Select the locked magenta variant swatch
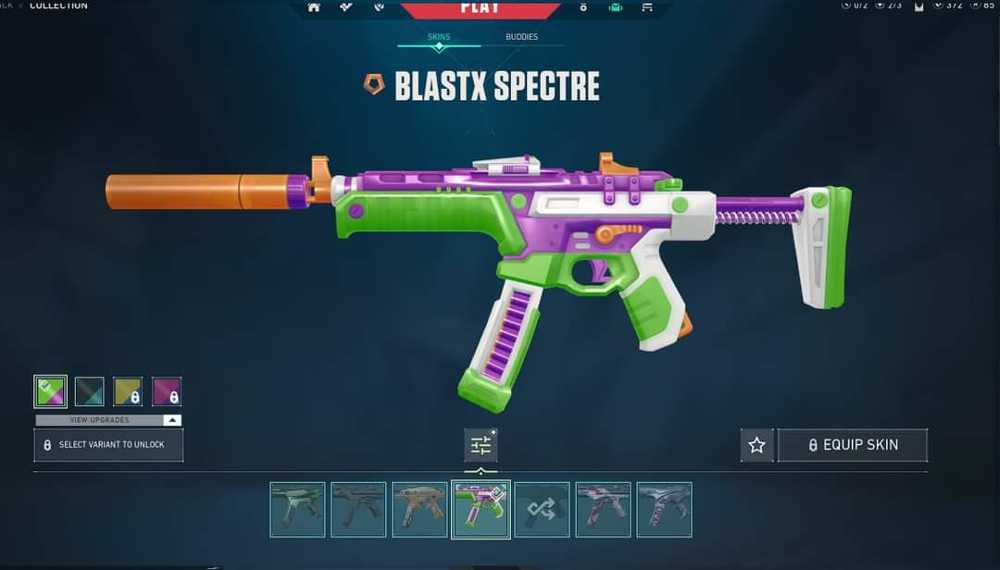This screenshot has height=570, width=1000. pyautogui.click(x=166, y=391)
